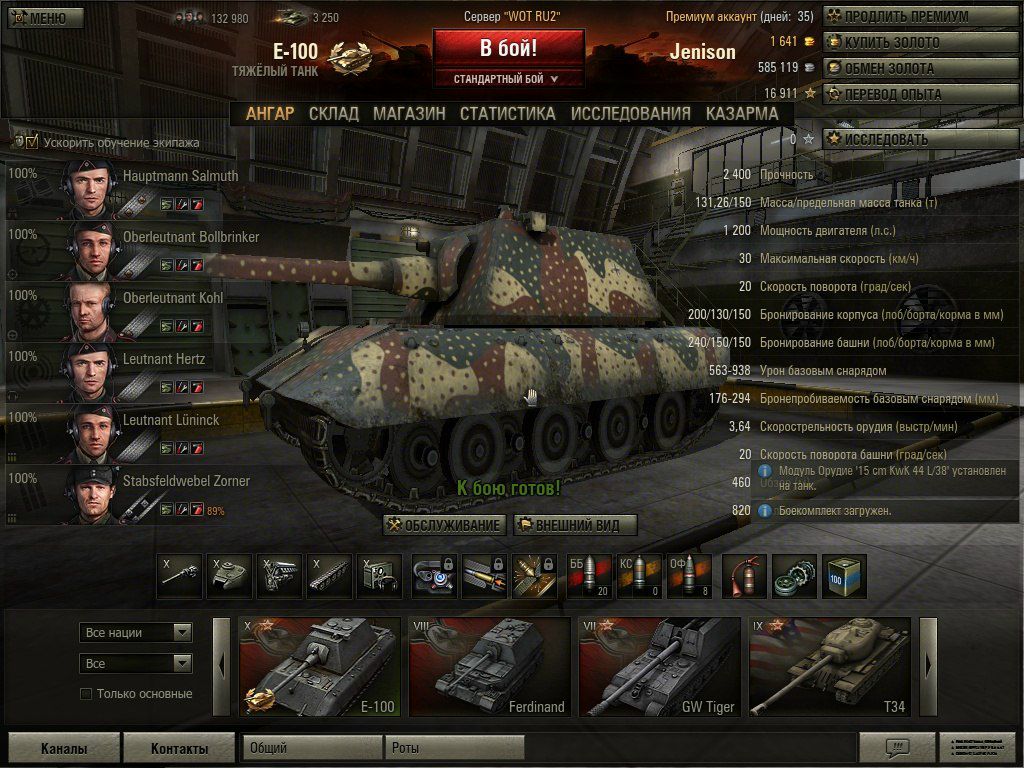Select the fire extinguisher consumable slot
The height and width of the screenshot is (768, 1024).
pos(744,576)
